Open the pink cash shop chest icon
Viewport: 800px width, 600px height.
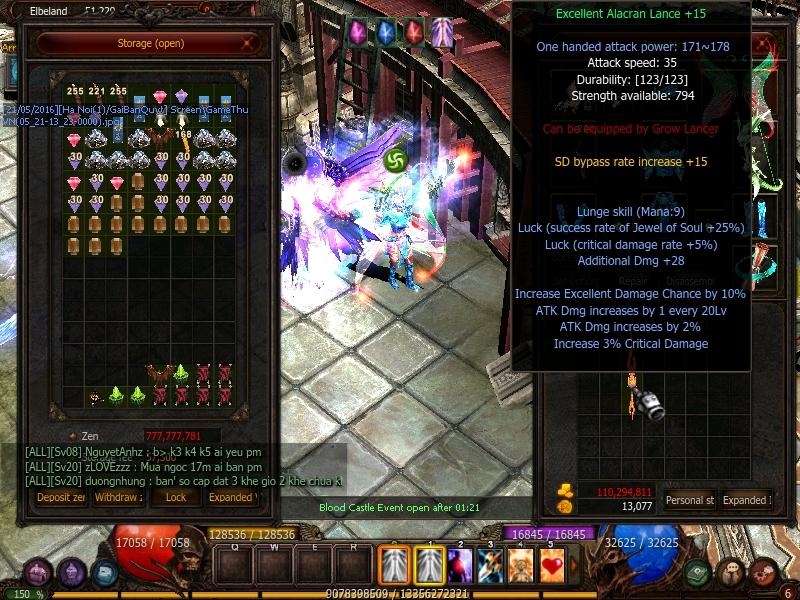(39, 573)
